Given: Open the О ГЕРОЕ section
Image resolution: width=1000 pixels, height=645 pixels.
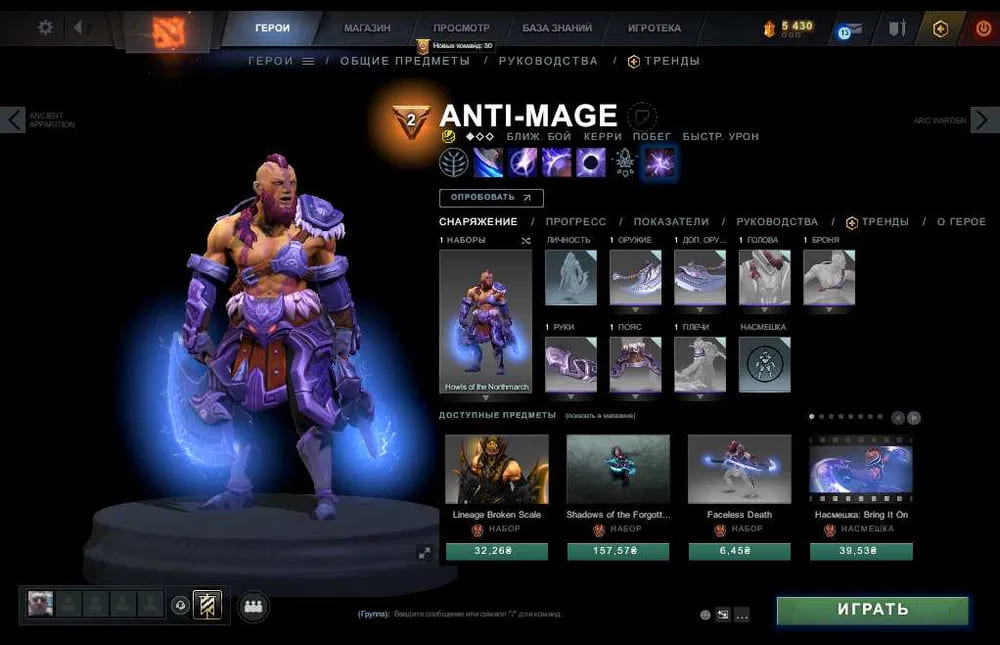Looking at the screenshot, I should point(961,222).
